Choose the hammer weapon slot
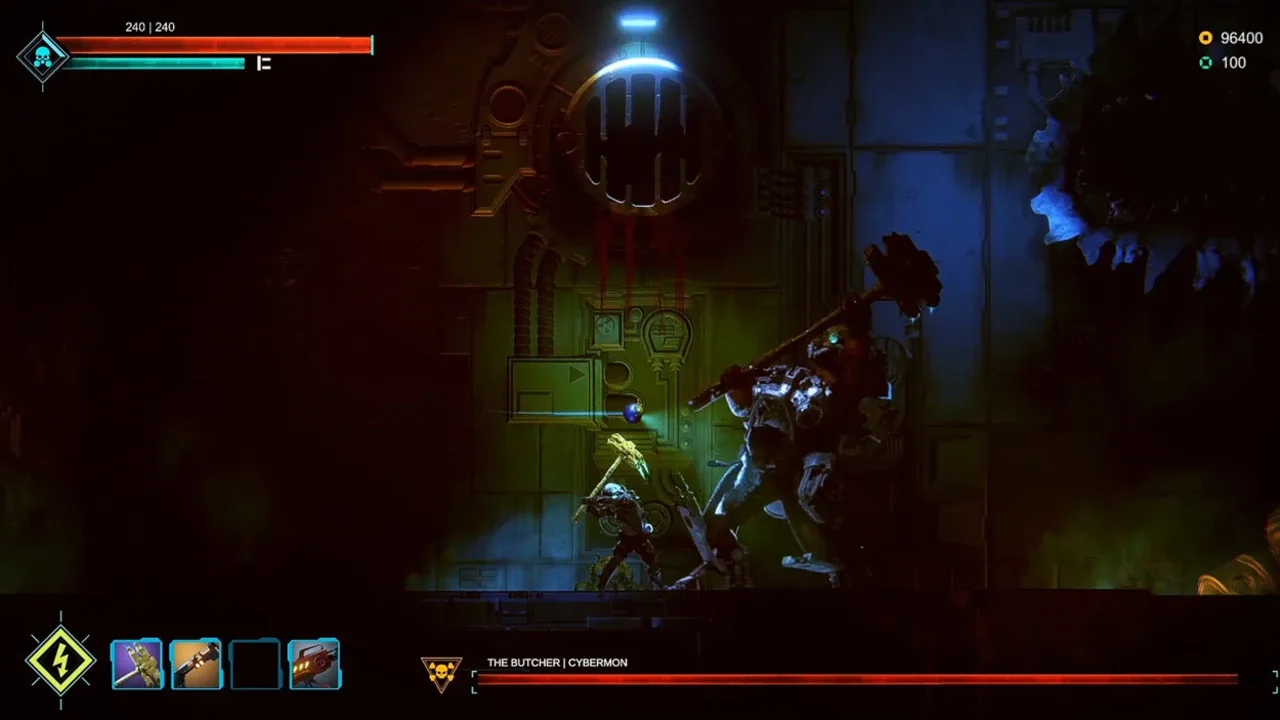This screenshot has width=1280, height=720. (x=196, y=664)
